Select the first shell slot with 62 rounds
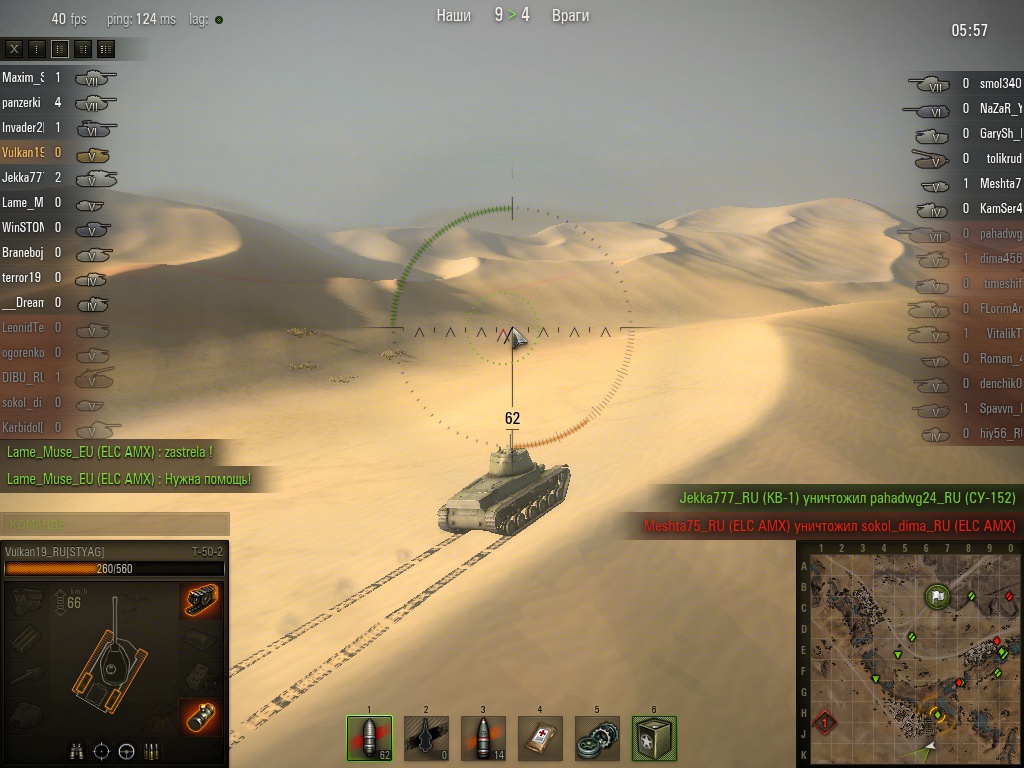The height and width of the screenshot is (768, 1024). (x=369, y=738)
